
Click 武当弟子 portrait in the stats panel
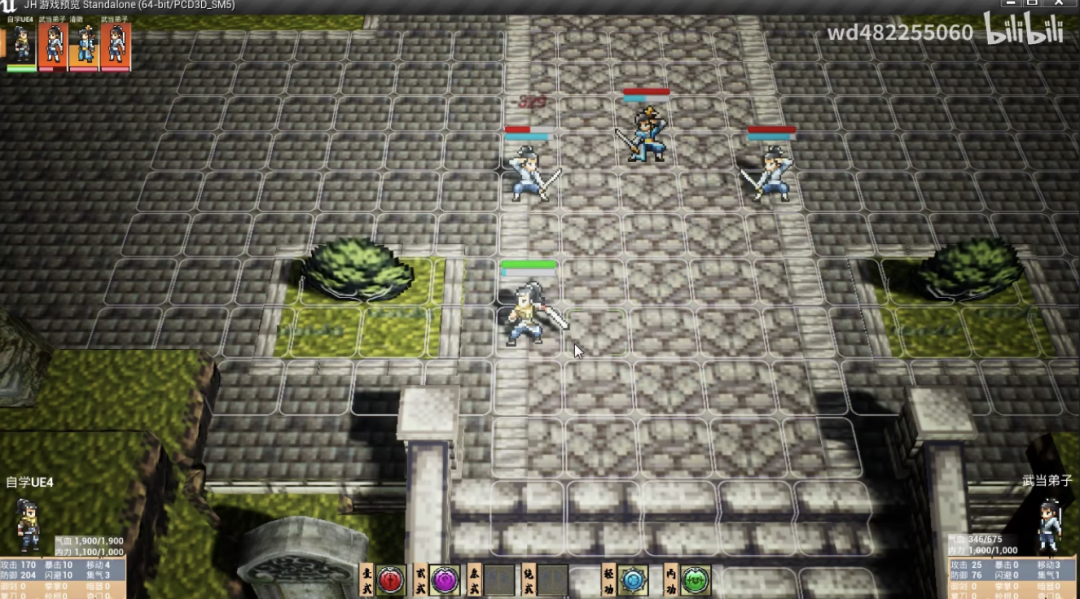pyautogui.click(x=1049, y=524)
